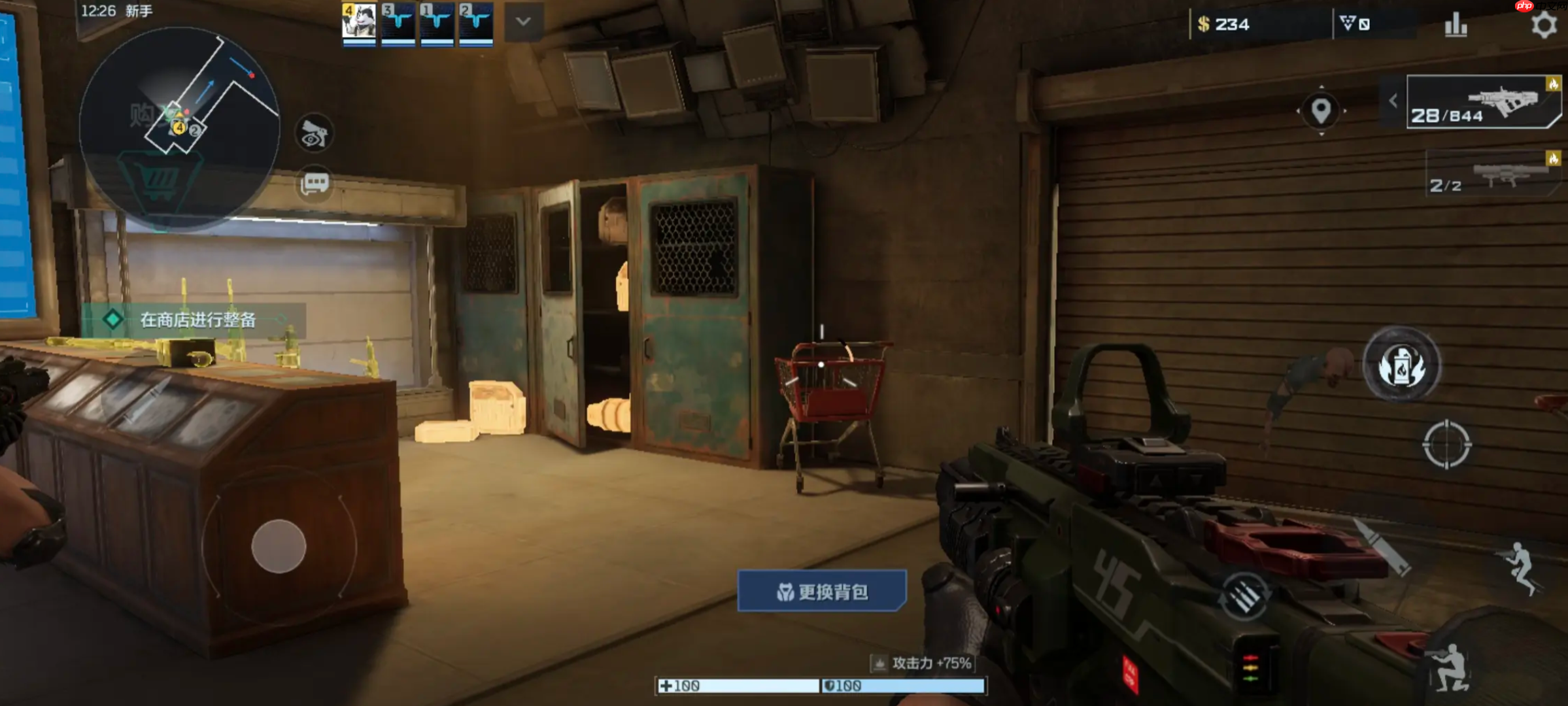Image resolution: width=1568 pixels, height=706 pixels.
Task: Tap the 更换背包 button
Action: pos(822,592)
